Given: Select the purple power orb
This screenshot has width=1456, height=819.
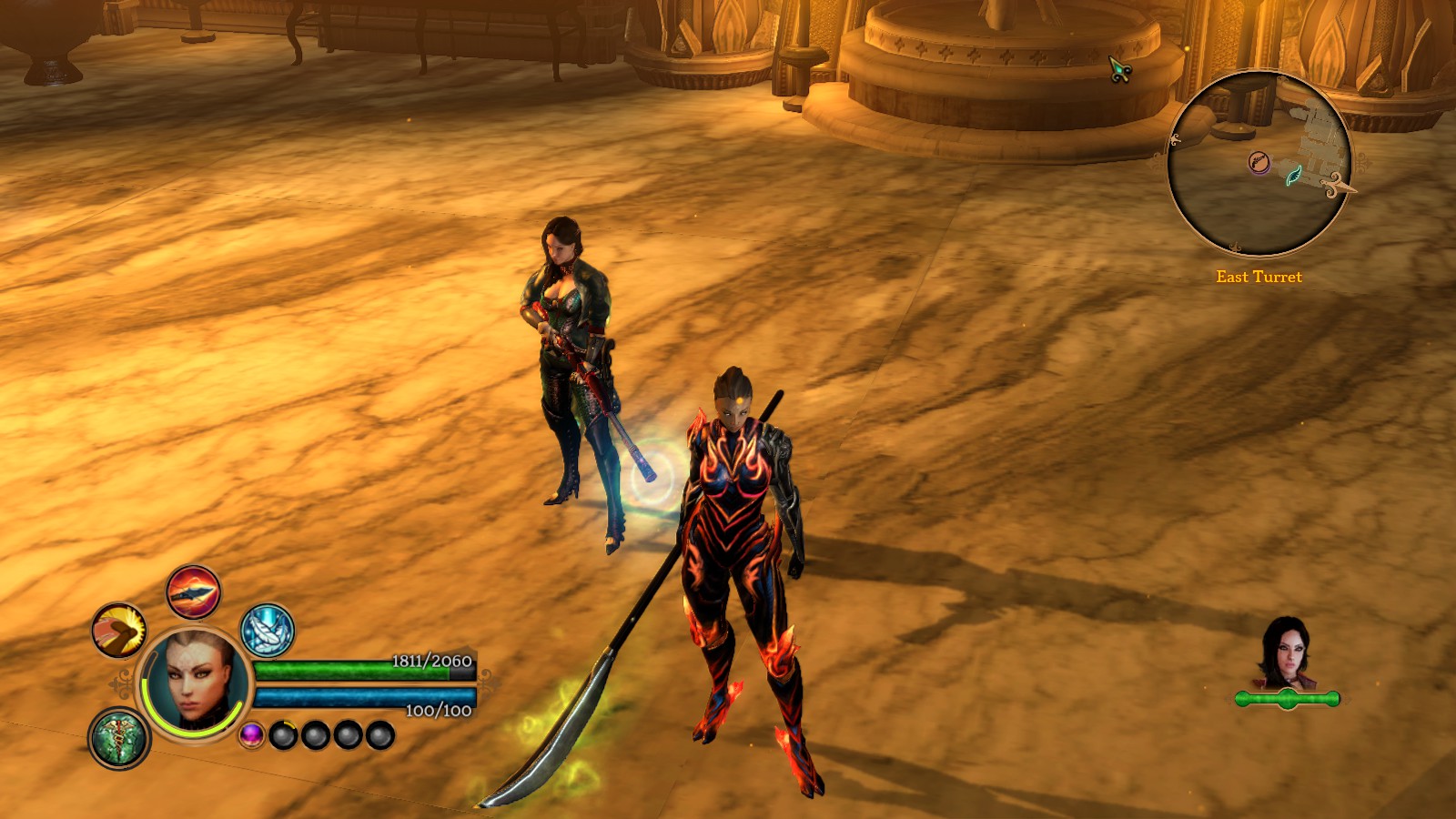Looking at the screenshot, I should point(252,734).
